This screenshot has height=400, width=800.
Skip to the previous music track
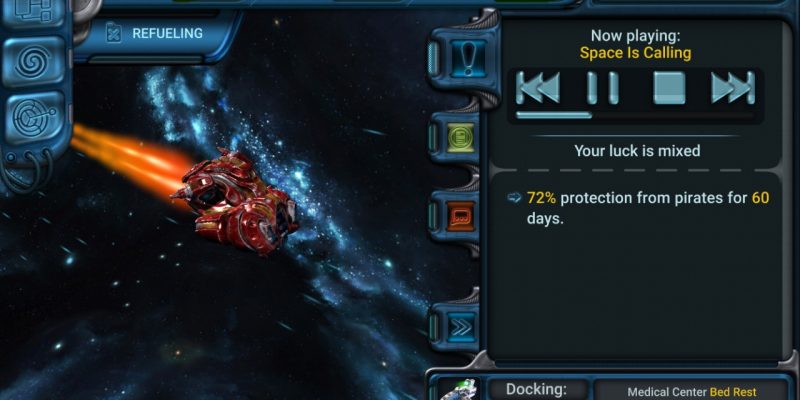538,88
